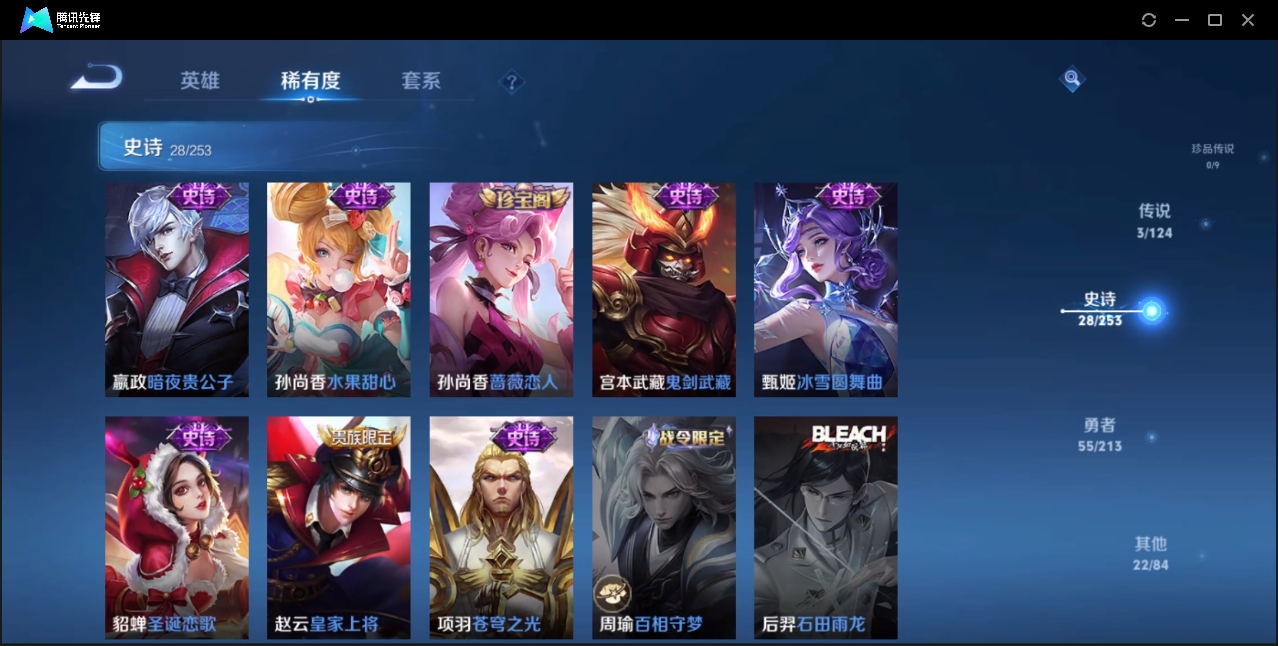Viewport: 1278px width, 646px height.
Task: Switch to the 英雄 tab
Action: coord(200,81)
